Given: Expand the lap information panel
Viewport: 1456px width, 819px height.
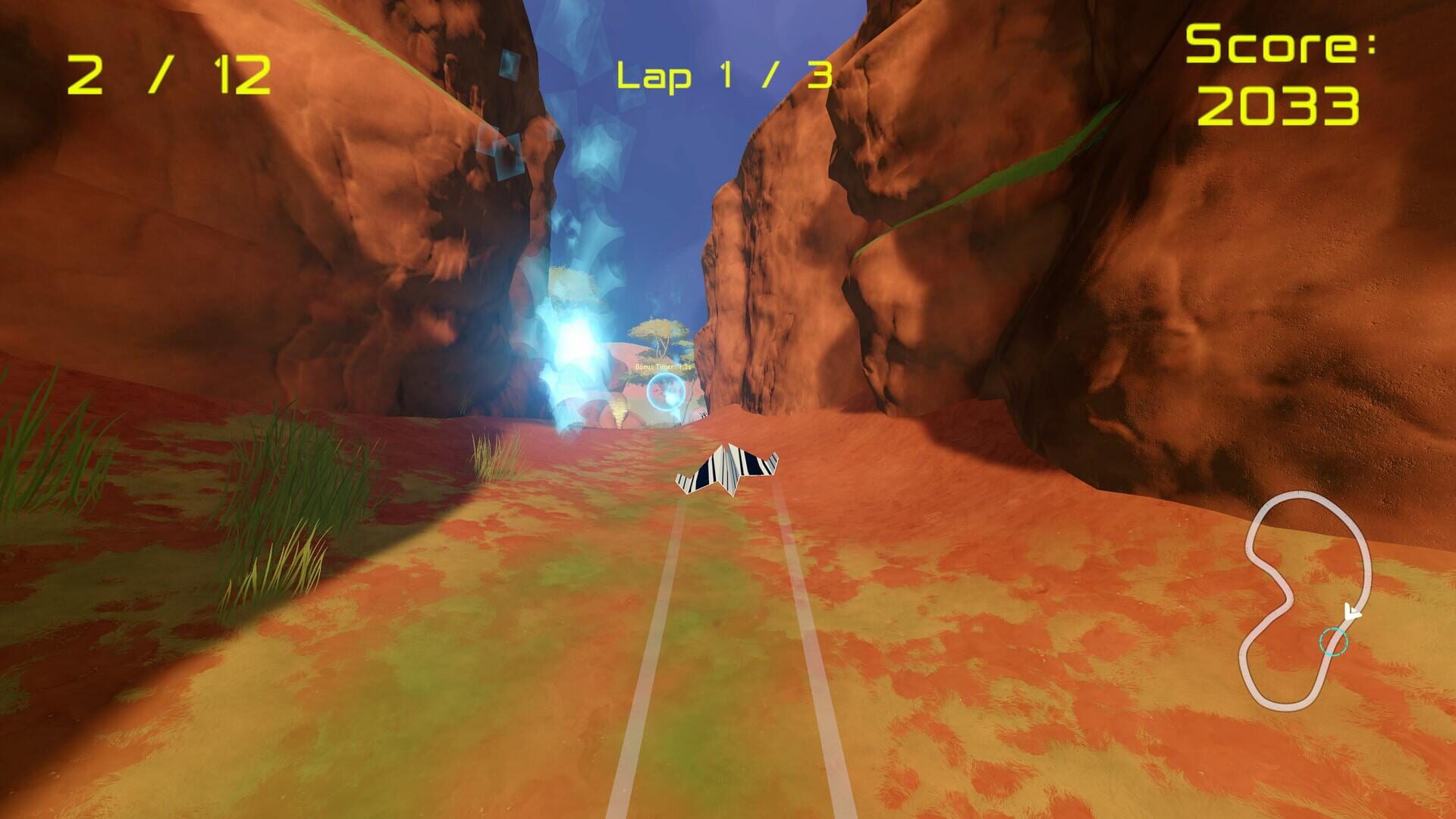Looking at the screenshot, I should click(x=723, y=74).
